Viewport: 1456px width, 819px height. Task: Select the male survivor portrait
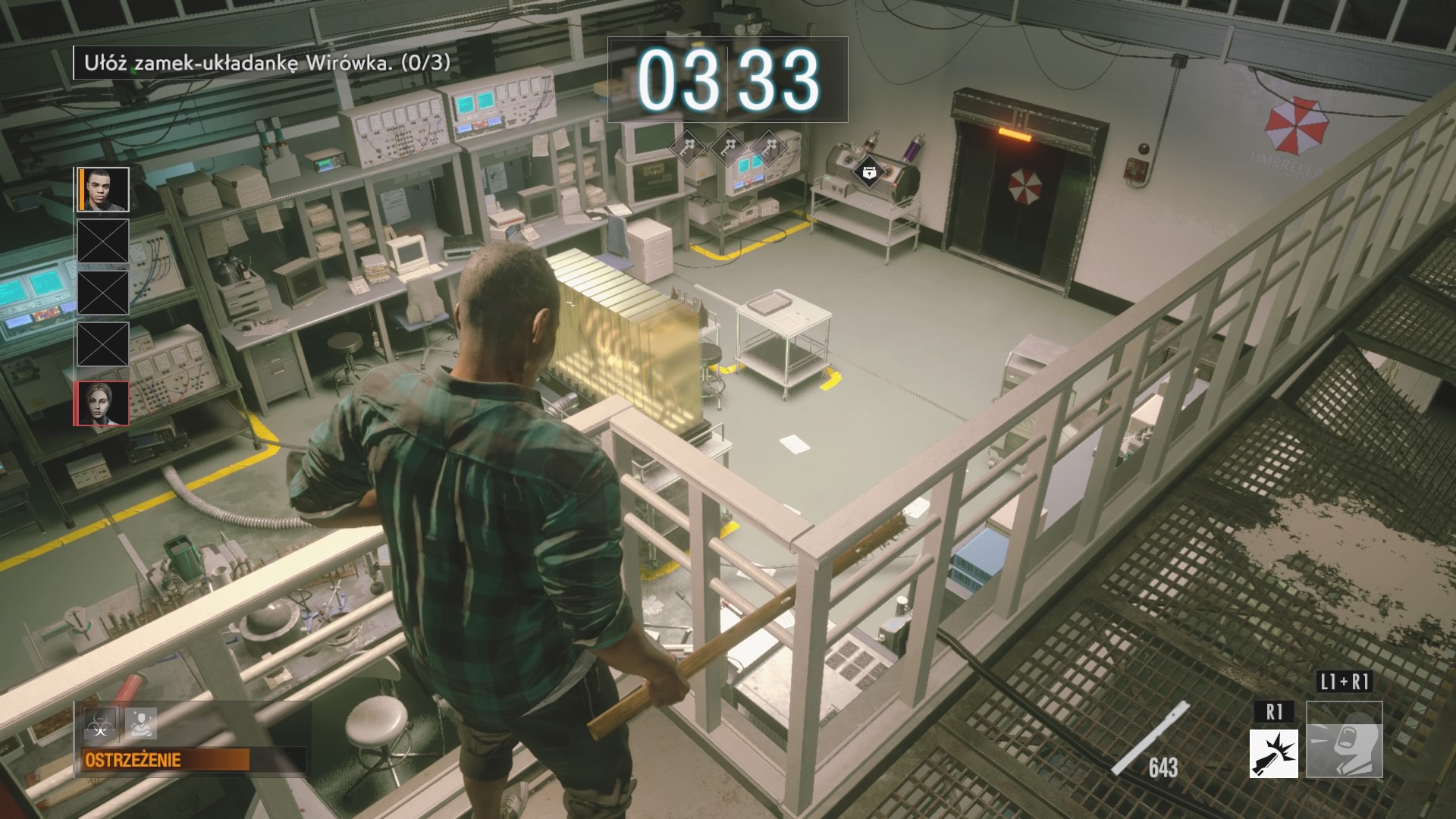tap(103, 189)
